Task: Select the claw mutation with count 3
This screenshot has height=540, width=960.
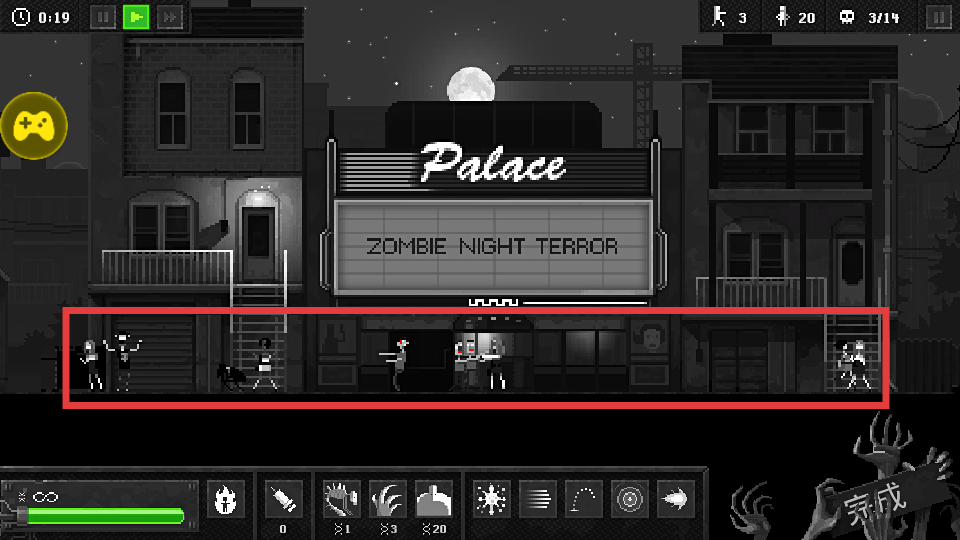Action: click(387, 499)
